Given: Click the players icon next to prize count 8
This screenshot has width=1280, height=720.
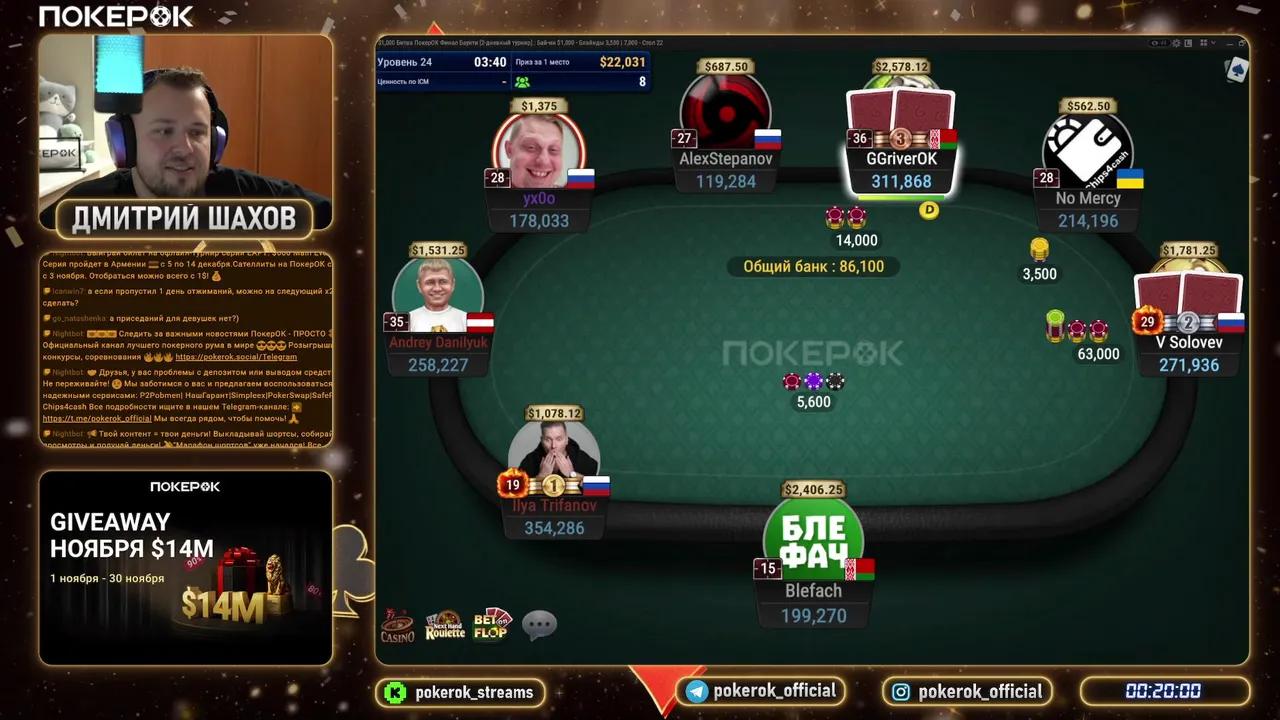Looking at the screenshot, I should [524, 82].
